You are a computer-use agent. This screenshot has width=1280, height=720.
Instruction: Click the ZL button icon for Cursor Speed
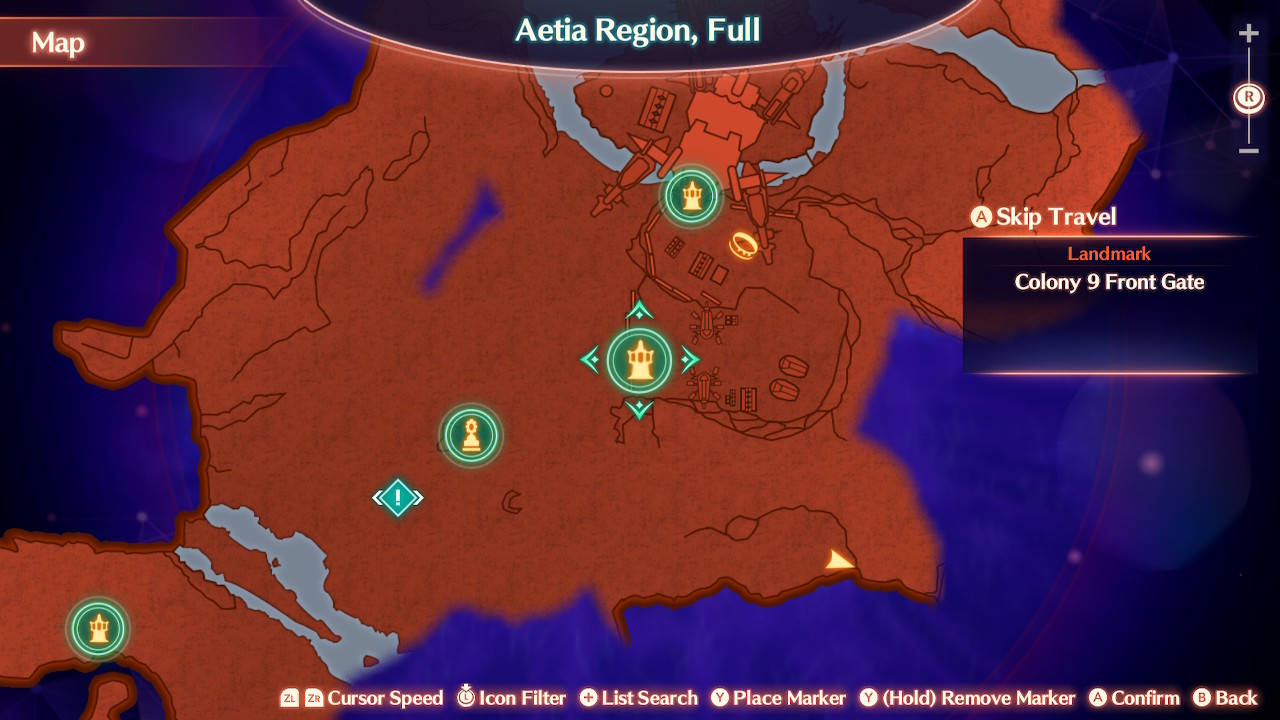(x=289, y=698)
